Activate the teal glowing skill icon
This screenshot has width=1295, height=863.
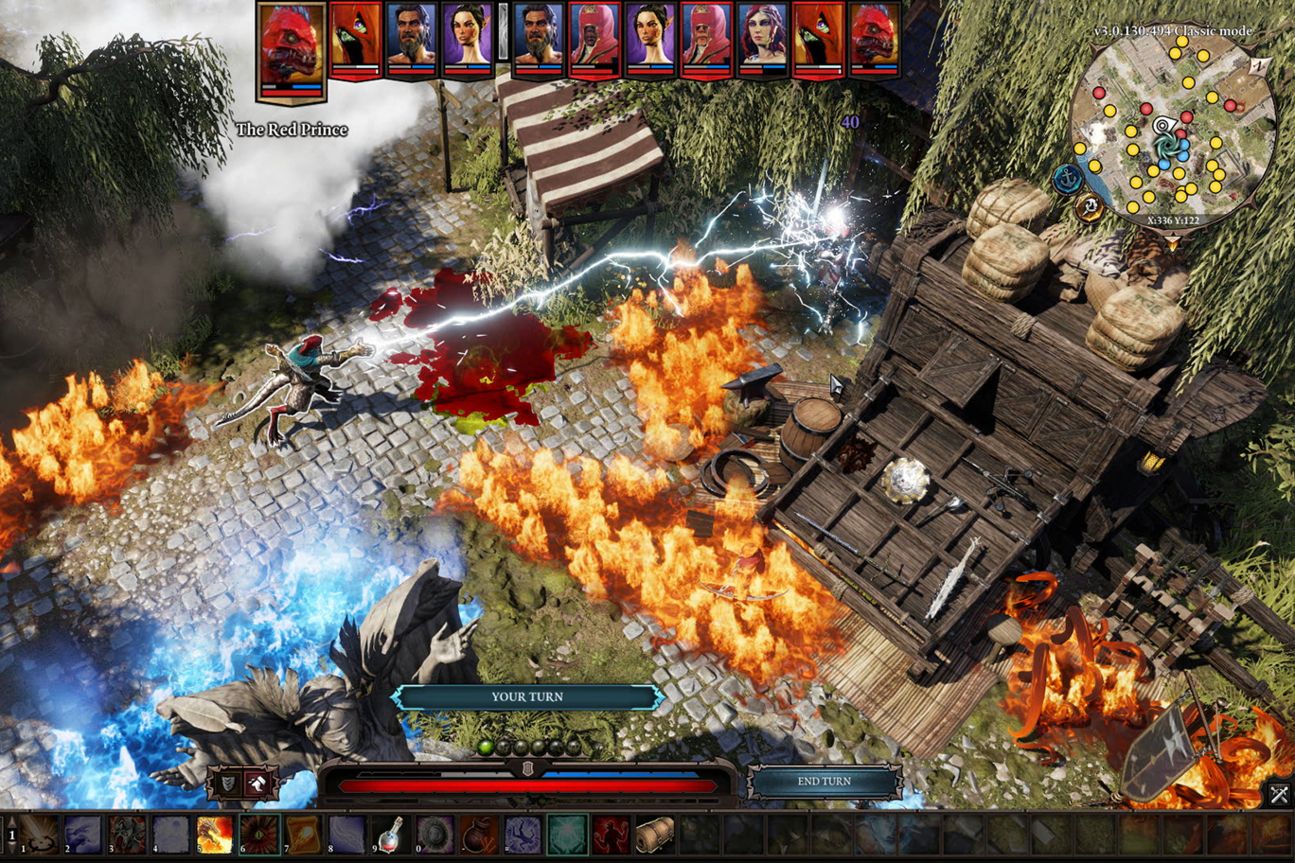click(566, 834)
